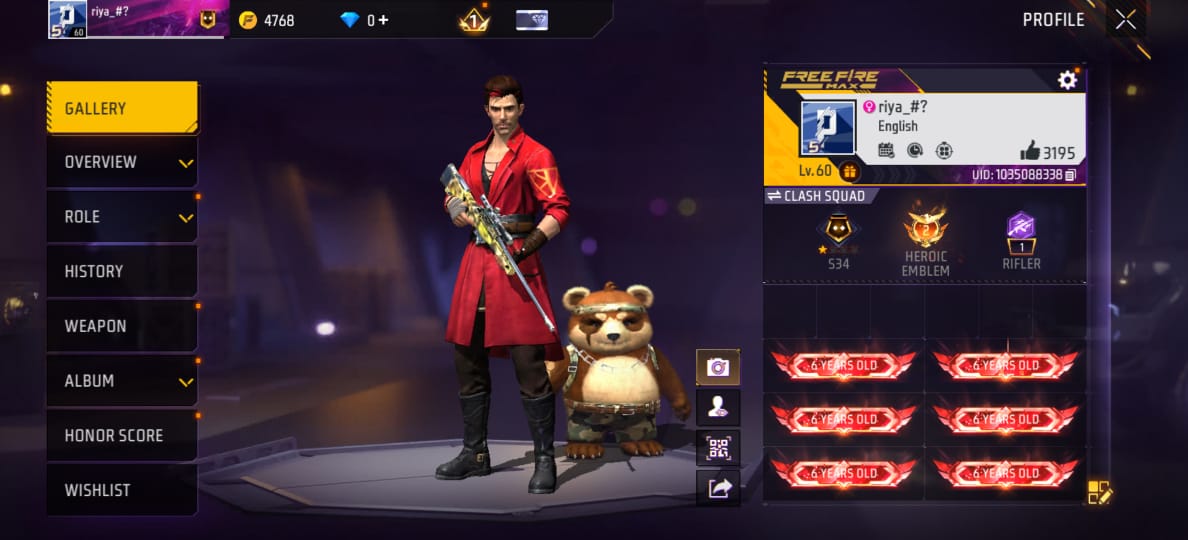Open the QR code button

pos(718,448)
